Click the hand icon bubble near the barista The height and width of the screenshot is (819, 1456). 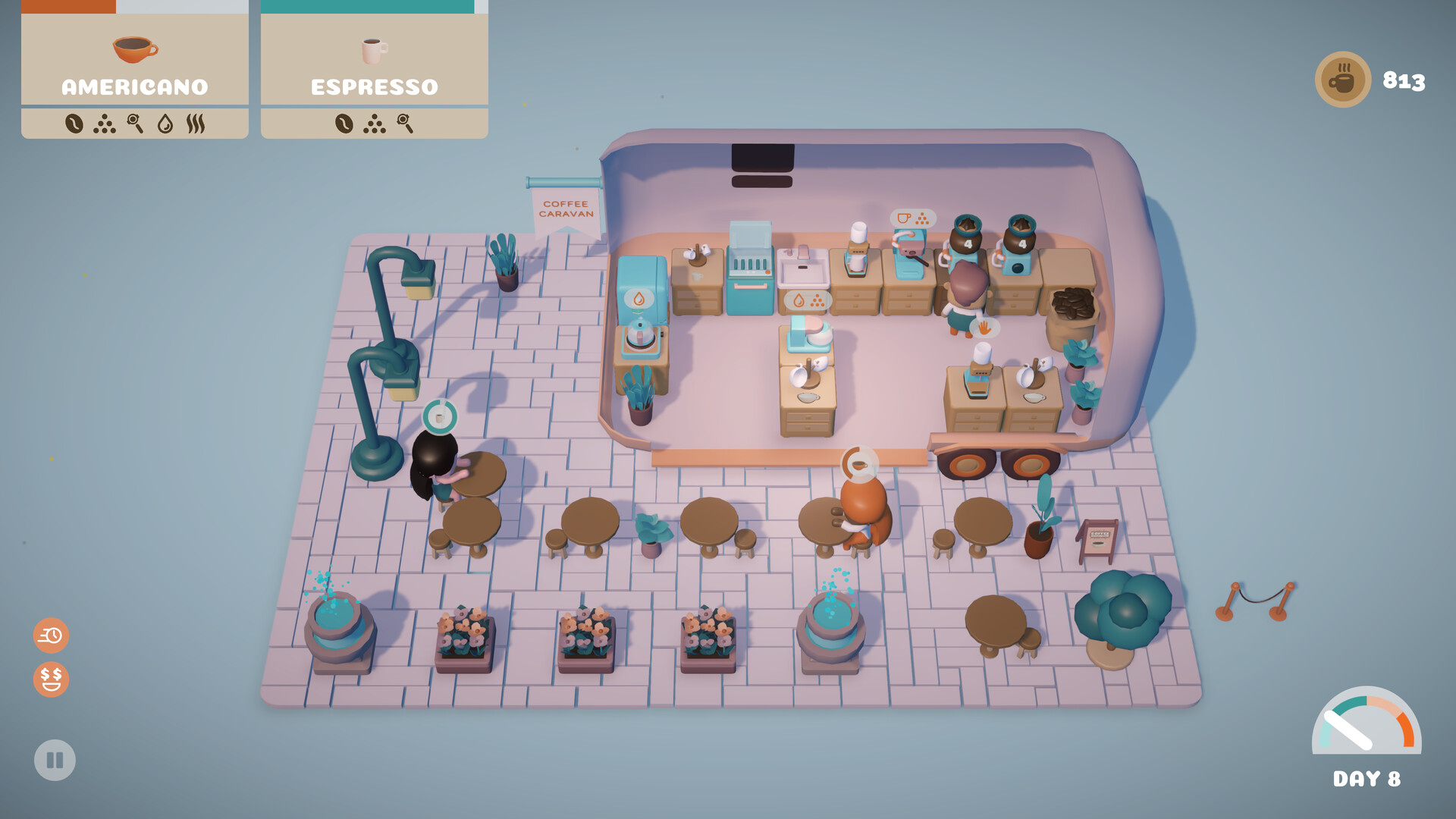(984, 328)
